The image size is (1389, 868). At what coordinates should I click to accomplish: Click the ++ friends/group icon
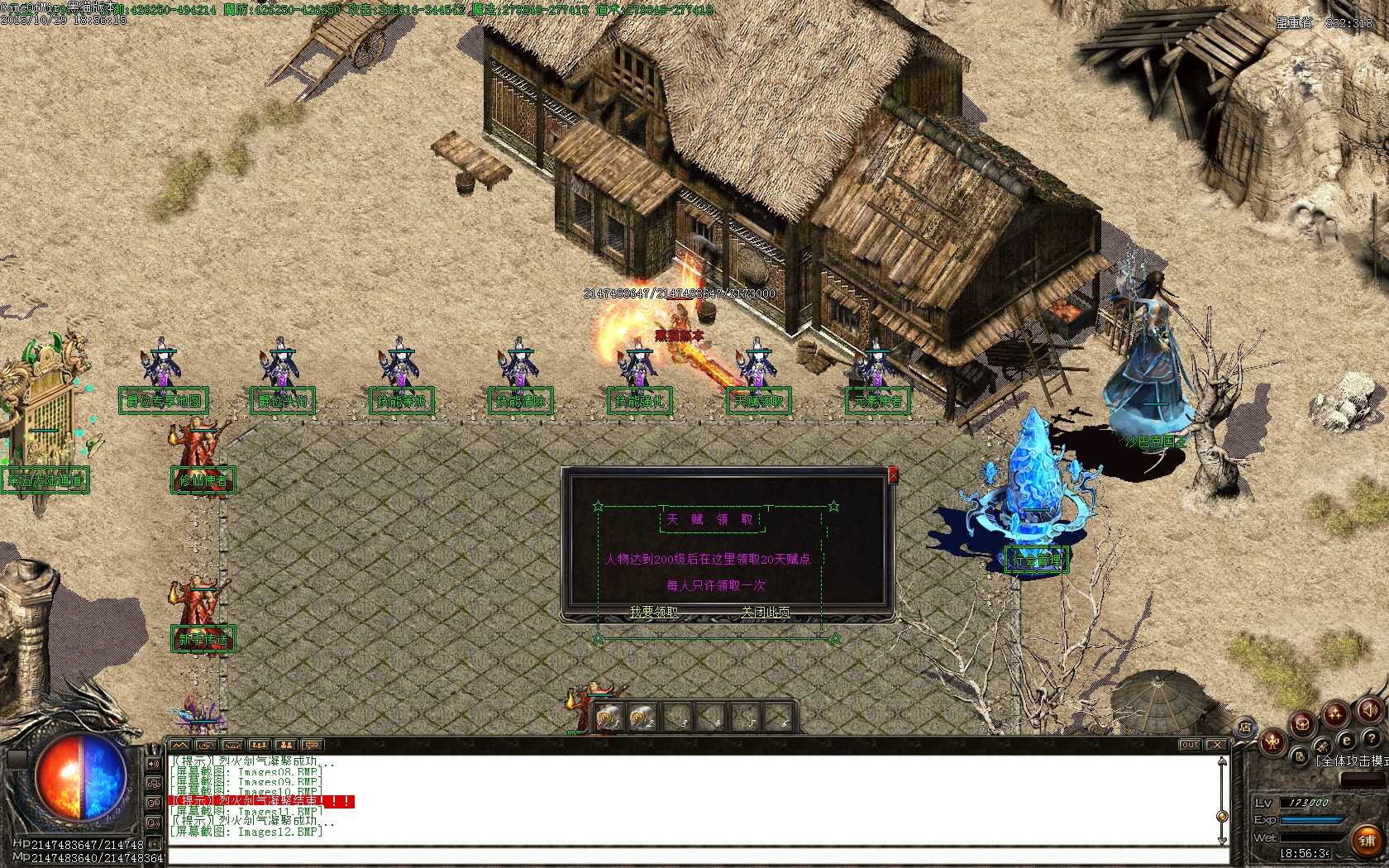[1335, 713]
